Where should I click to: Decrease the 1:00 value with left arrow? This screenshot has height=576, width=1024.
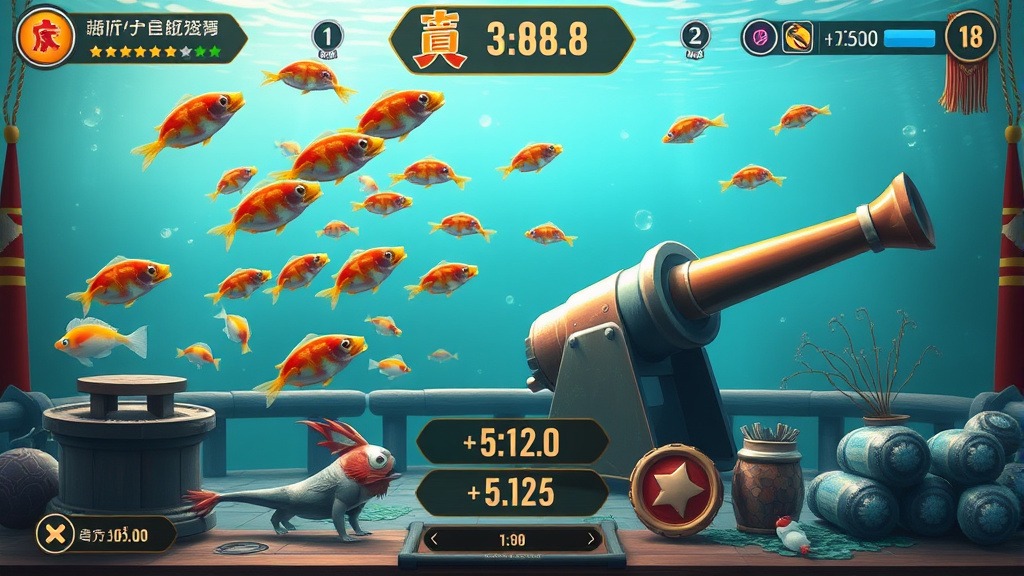(434, 540)
